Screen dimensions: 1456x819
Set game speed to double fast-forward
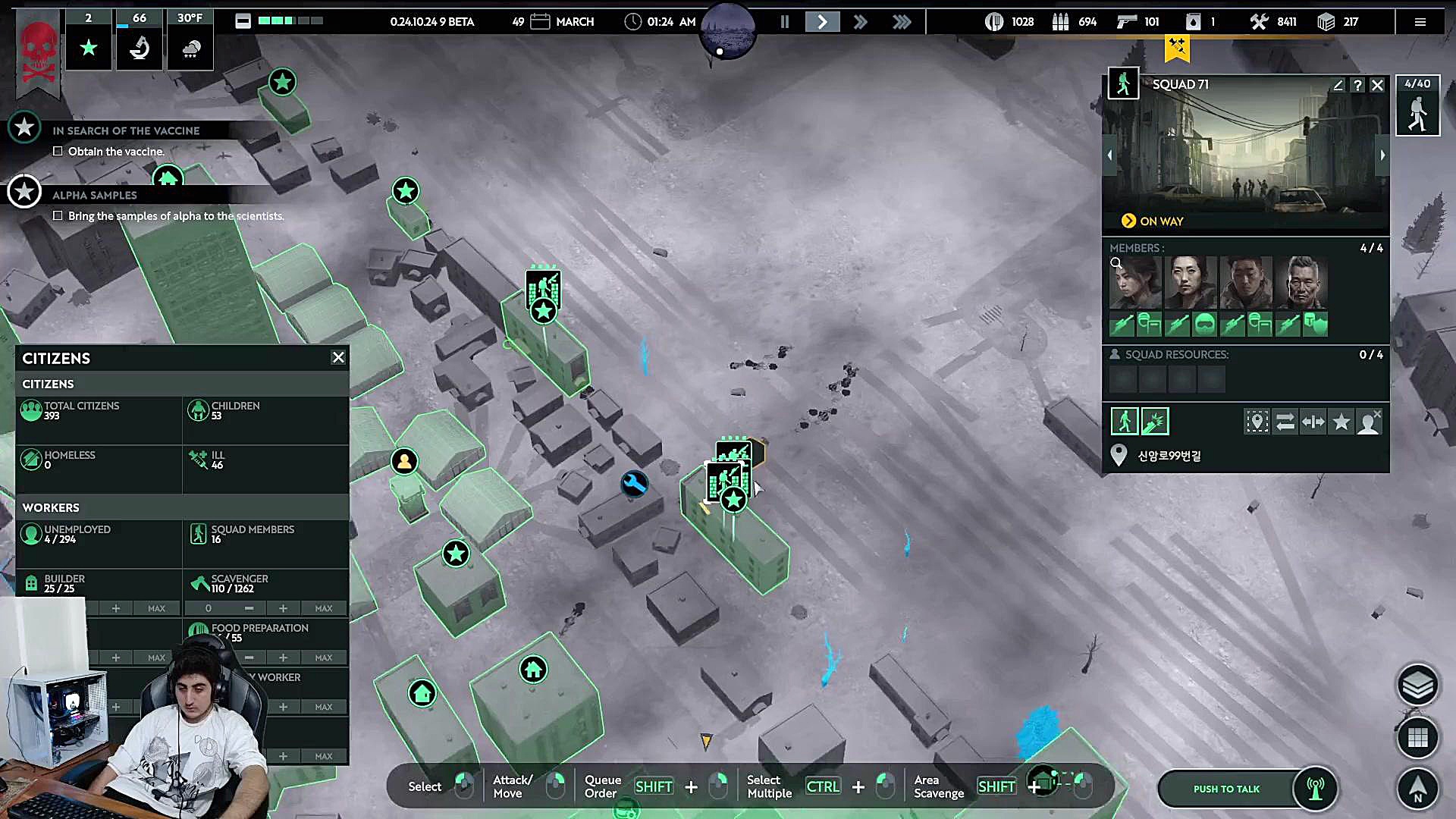(x=860, y=22)
